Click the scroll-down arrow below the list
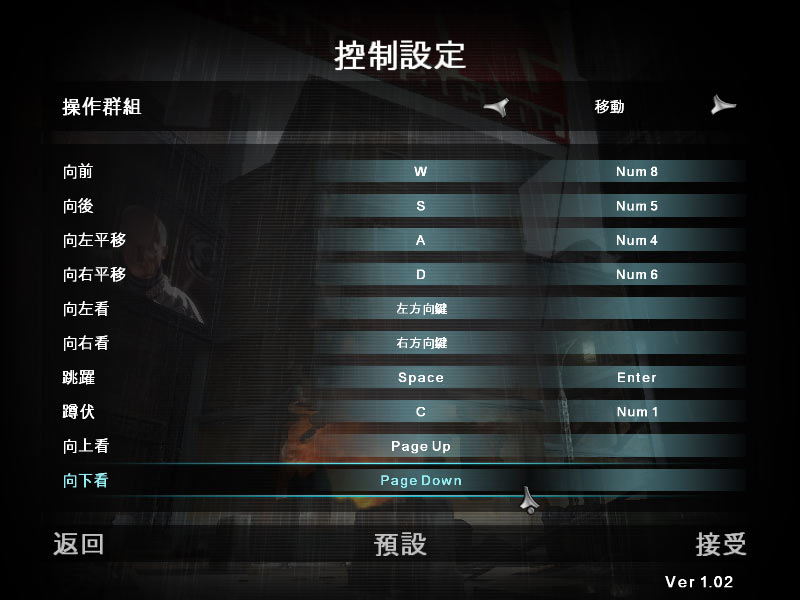This screenshot has width=800, height=600. point(530,501)
